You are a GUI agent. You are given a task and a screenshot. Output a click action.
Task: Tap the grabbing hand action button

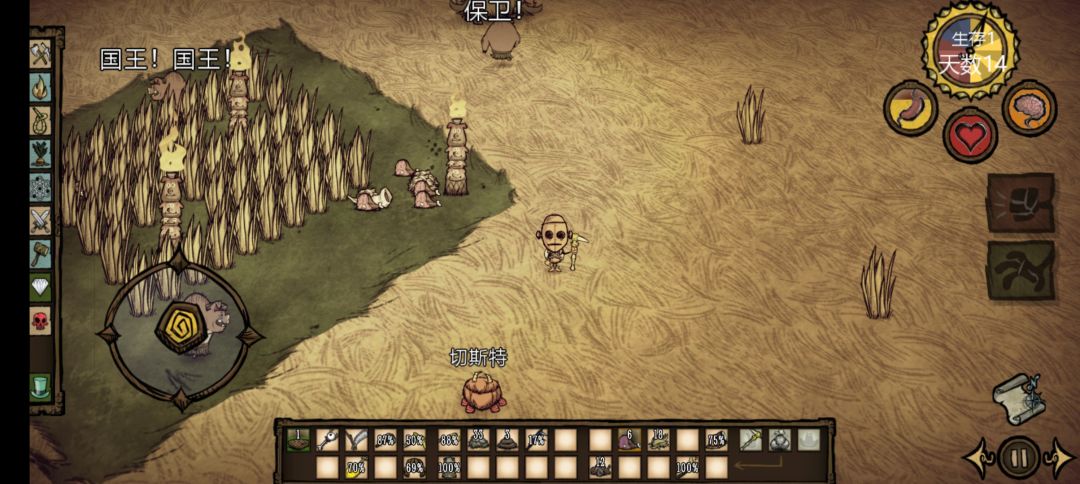coord(1021,269)
